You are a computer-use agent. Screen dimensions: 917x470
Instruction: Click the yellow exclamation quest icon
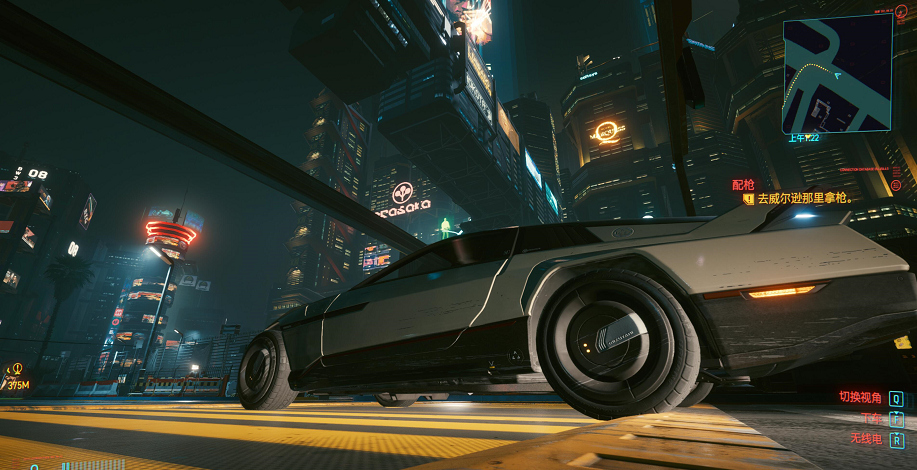pyautogui.click(x=747, y=199)
